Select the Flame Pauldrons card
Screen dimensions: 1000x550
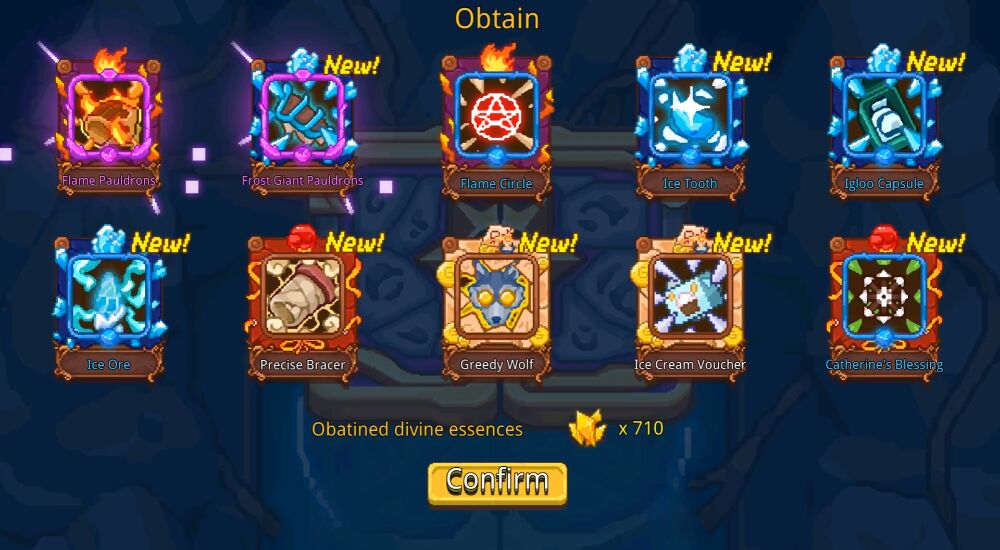pos(108,118)
